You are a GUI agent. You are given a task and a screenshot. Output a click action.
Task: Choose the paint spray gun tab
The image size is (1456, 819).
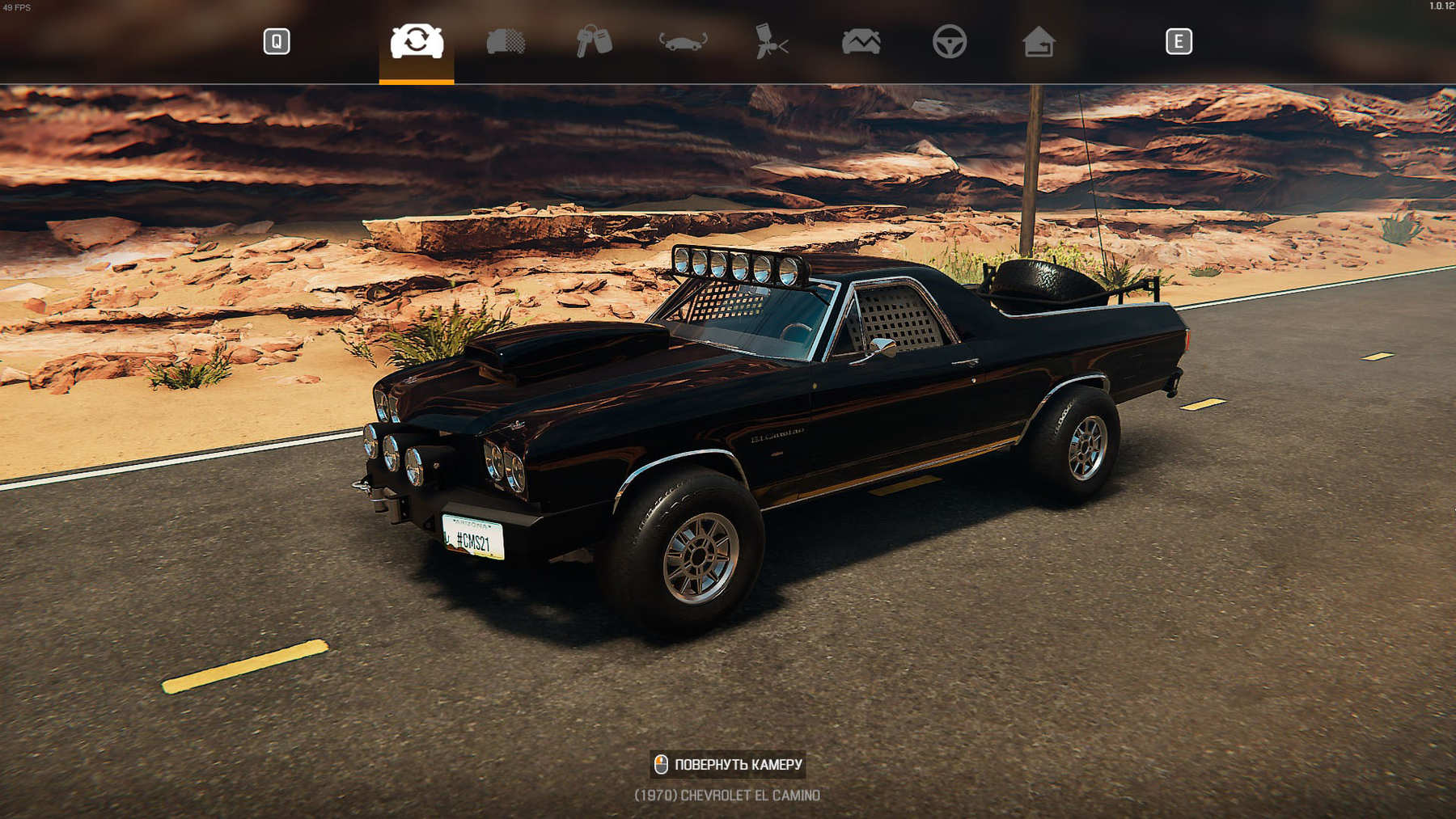coord(772,41)
